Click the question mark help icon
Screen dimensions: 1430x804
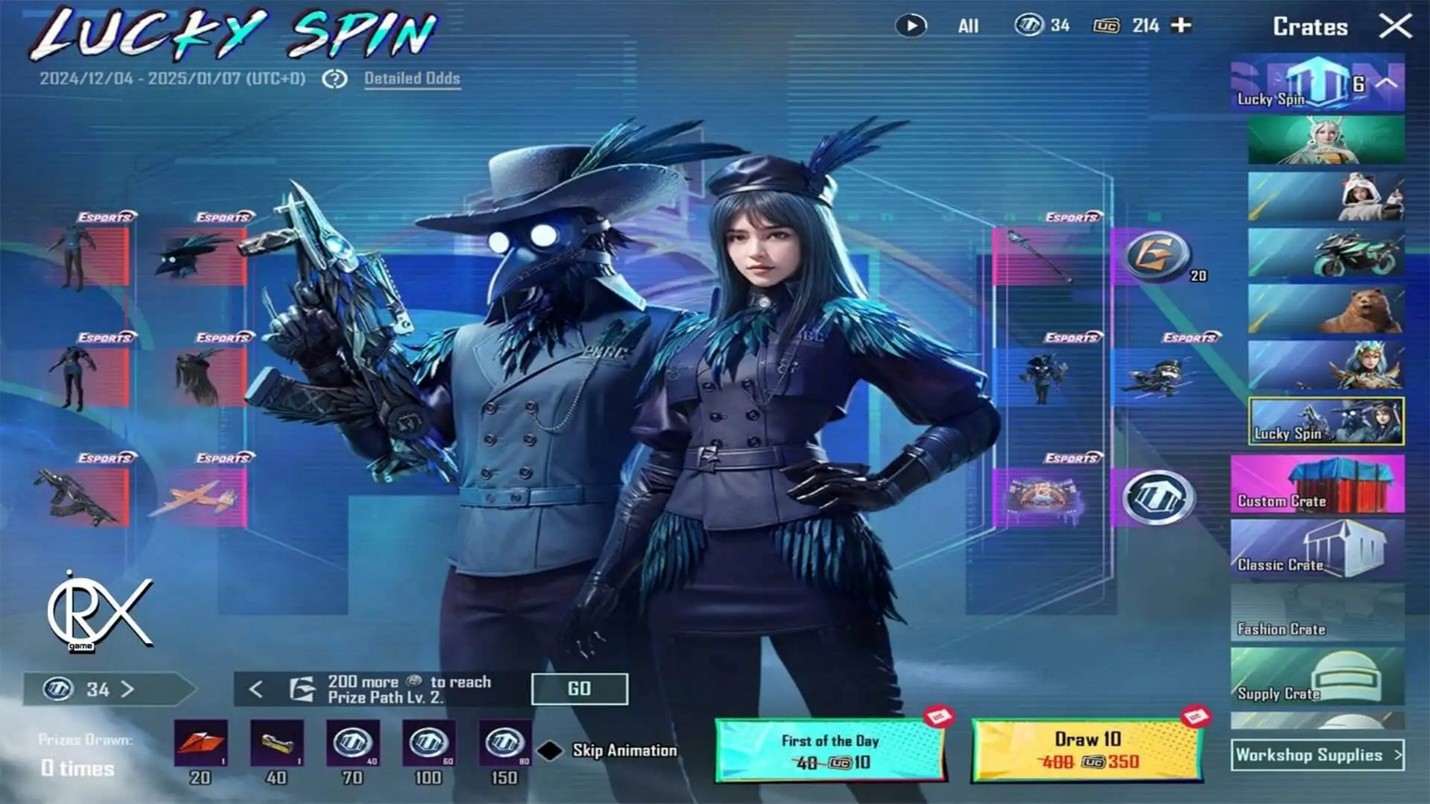[x=335, y=79]
